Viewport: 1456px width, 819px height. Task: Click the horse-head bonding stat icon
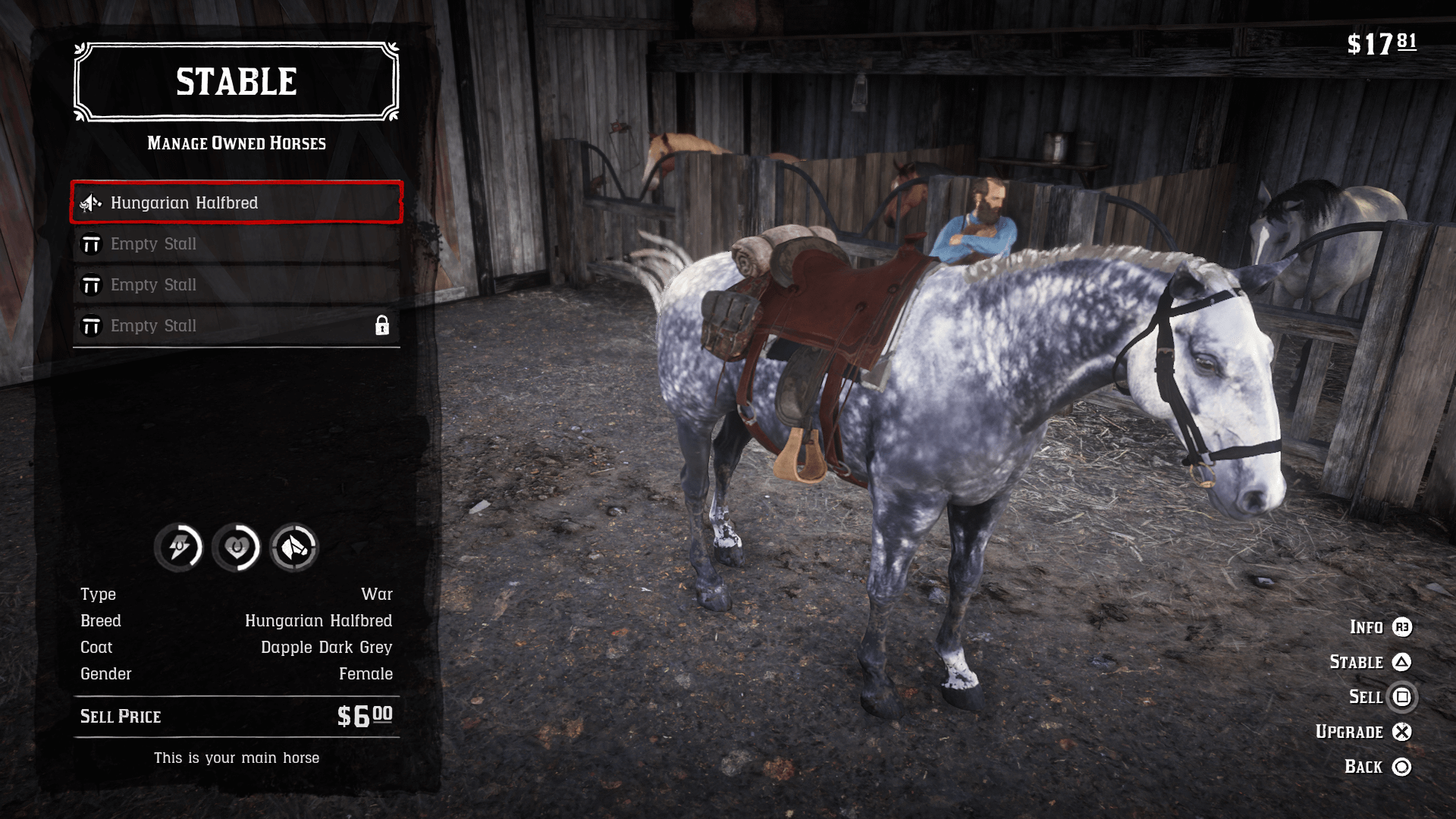[293, 548]
